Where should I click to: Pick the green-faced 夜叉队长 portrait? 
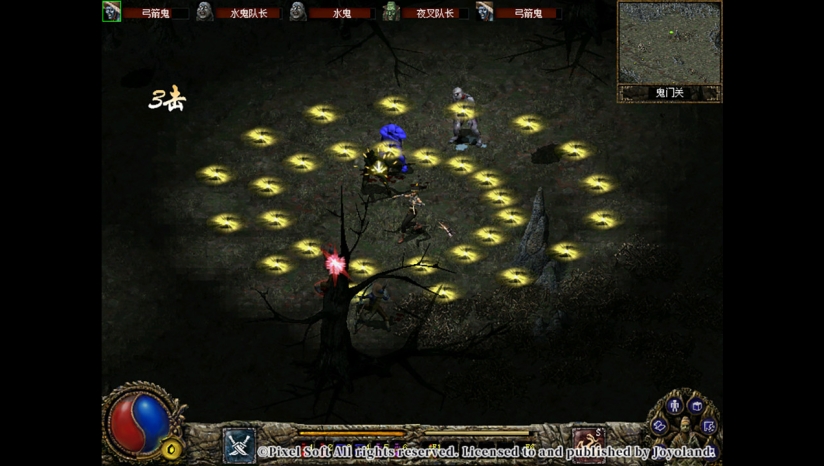tap(391, 11)
